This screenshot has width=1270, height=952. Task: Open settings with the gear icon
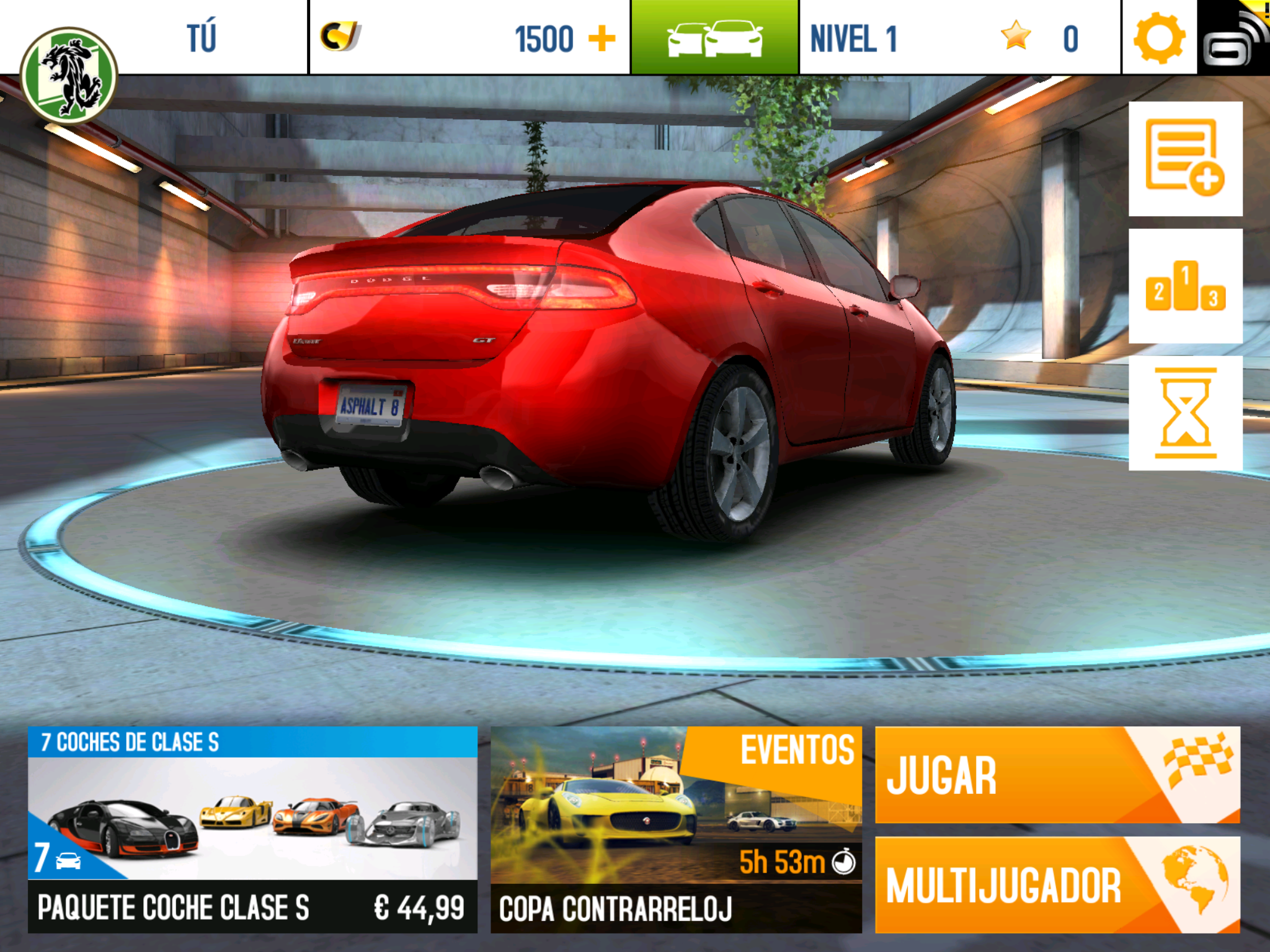pyautogui.click(x=1159, y=38)
